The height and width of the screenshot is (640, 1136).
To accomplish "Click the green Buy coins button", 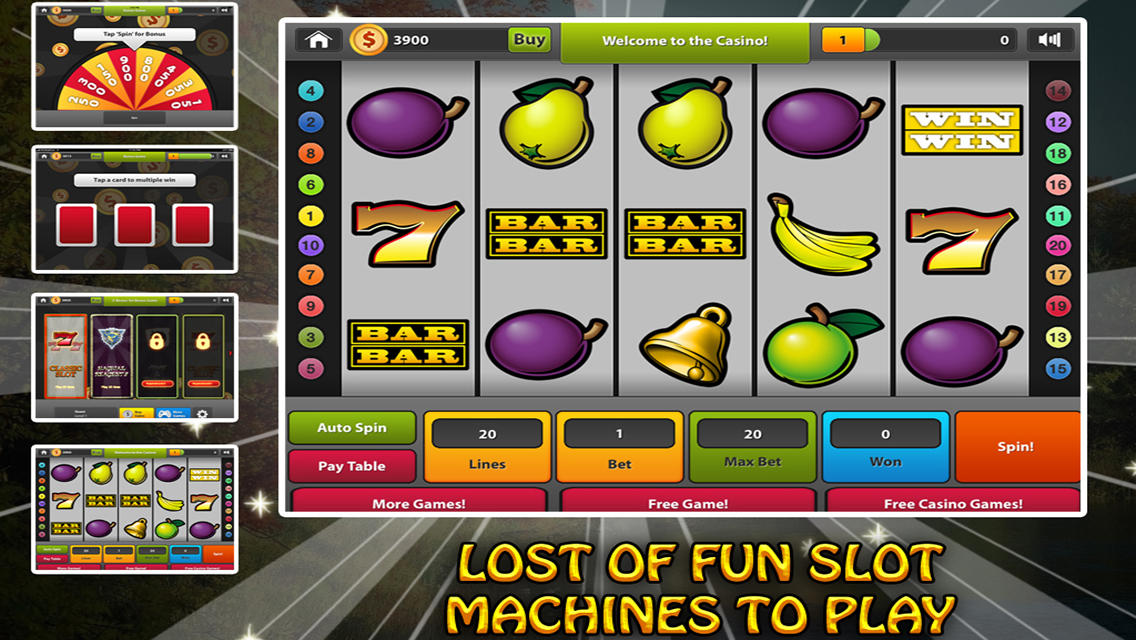I will 529,40.
